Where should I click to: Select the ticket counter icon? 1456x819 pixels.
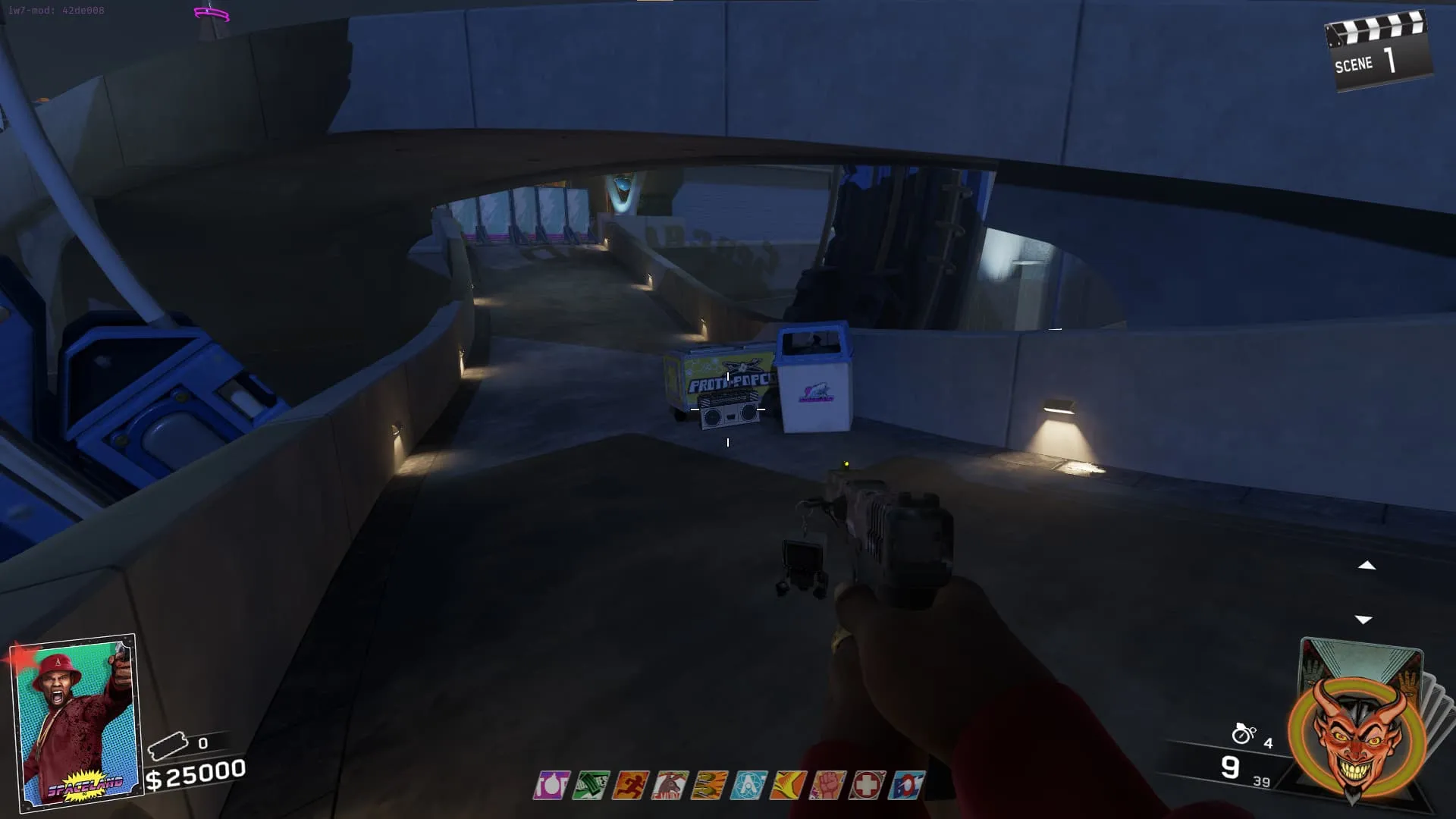point(168,745)
